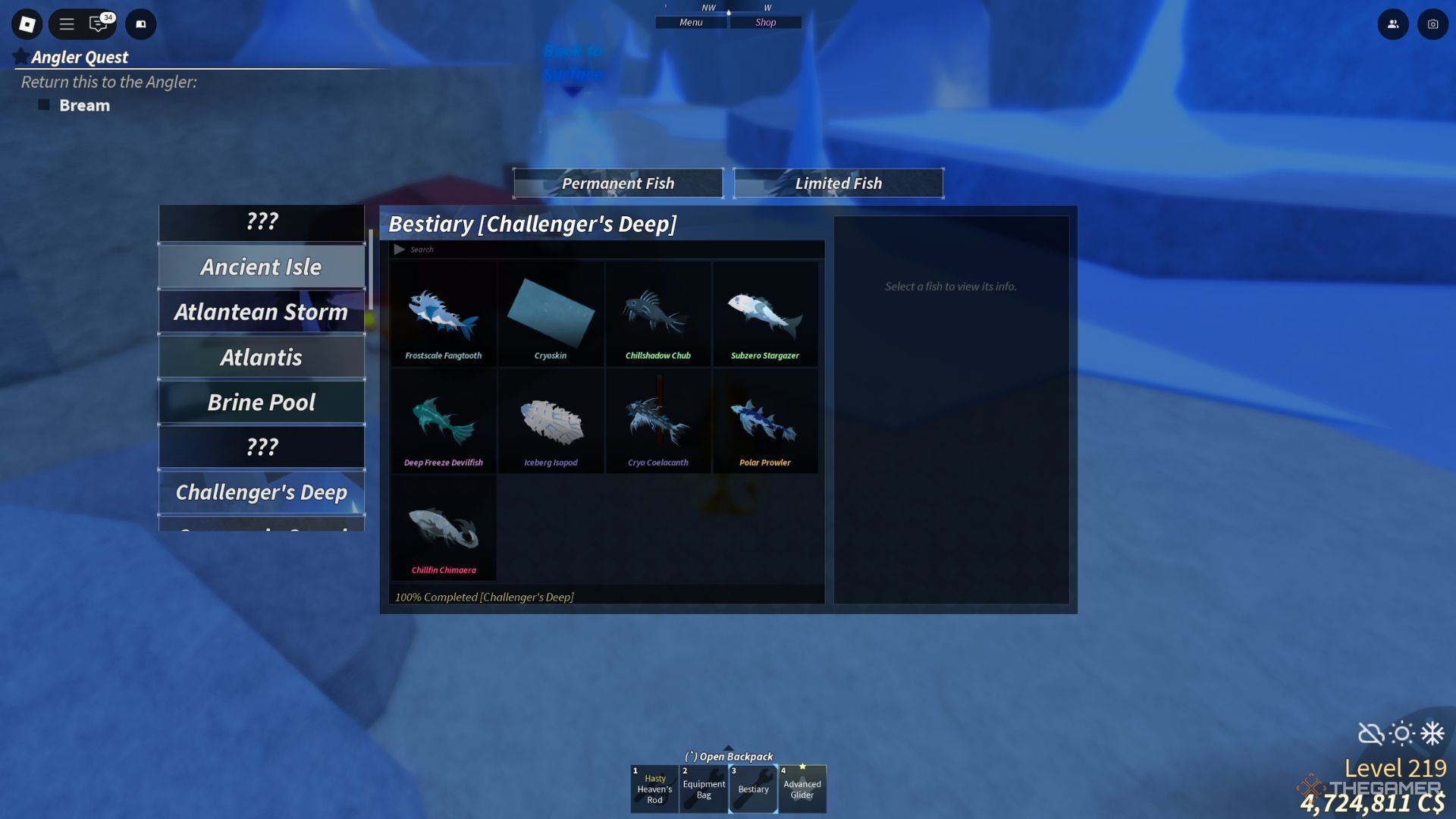The height and width of the screenshot is (819, 1456).
Task: Select the Frostscale Fangtooth fish entry
Action: 444,313
